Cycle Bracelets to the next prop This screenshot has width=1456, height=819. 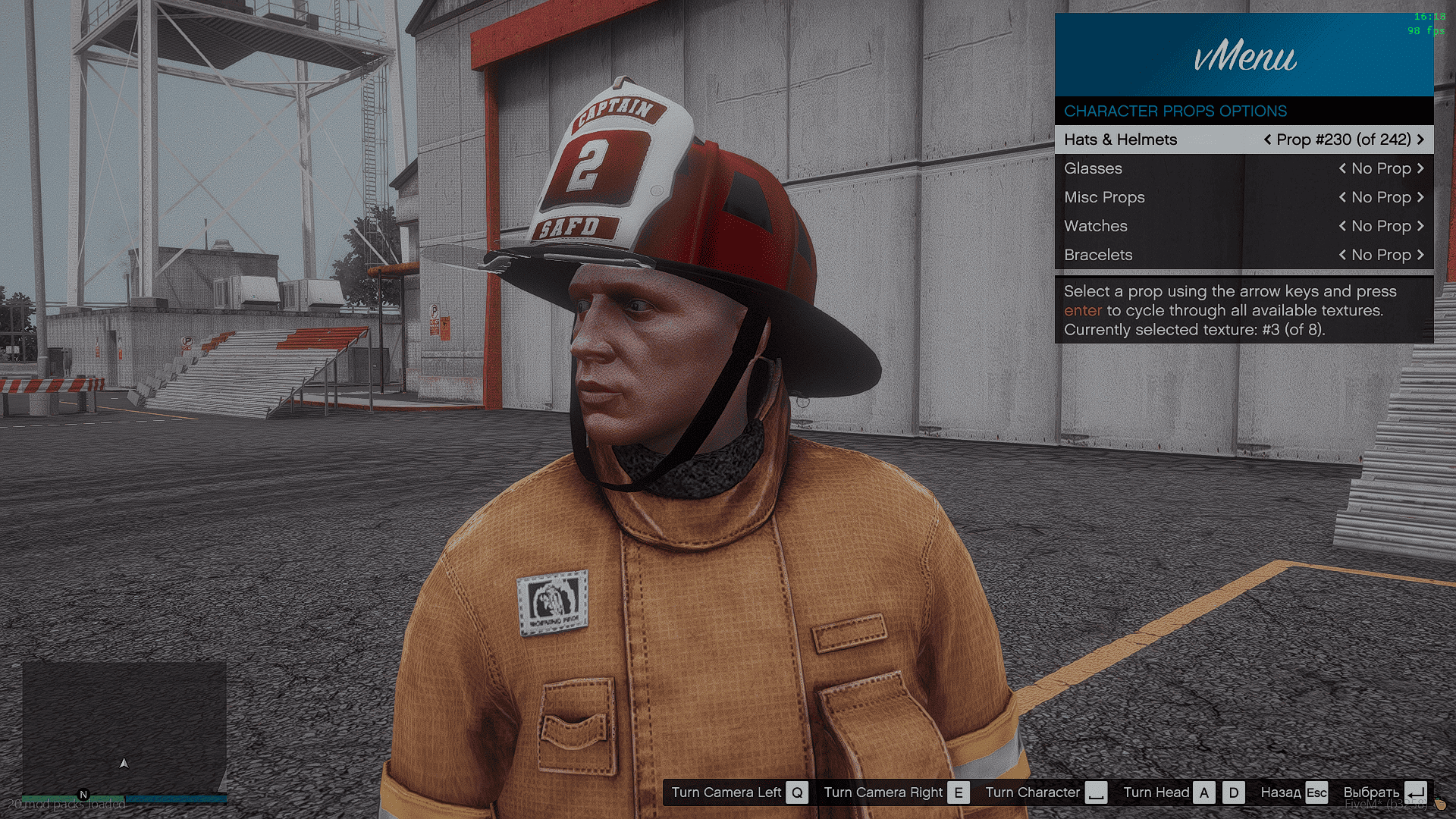1420,255
